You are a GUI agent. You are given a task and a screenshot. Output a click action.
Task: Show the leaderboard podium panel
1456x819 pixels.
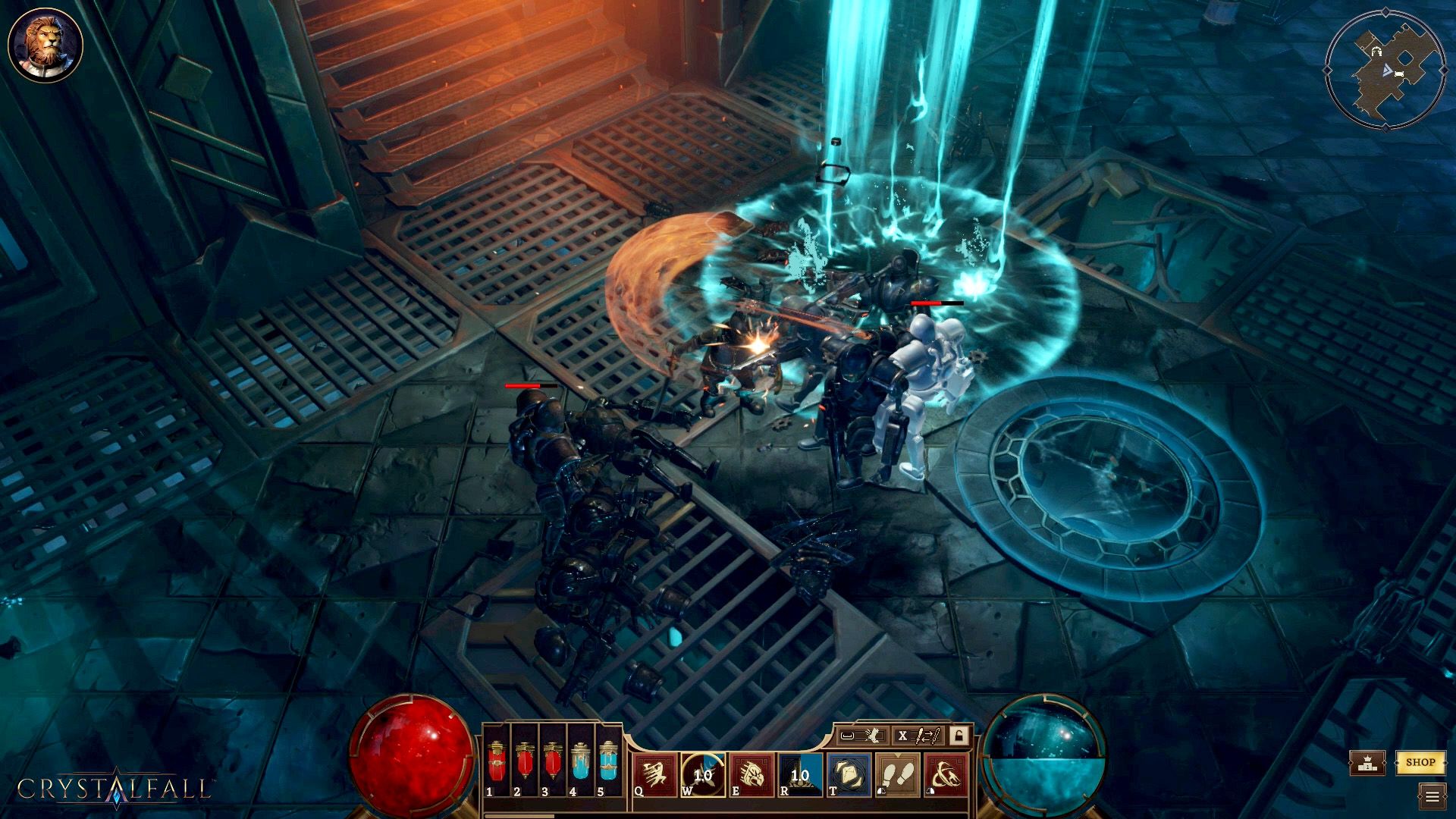coord(1367,763)
